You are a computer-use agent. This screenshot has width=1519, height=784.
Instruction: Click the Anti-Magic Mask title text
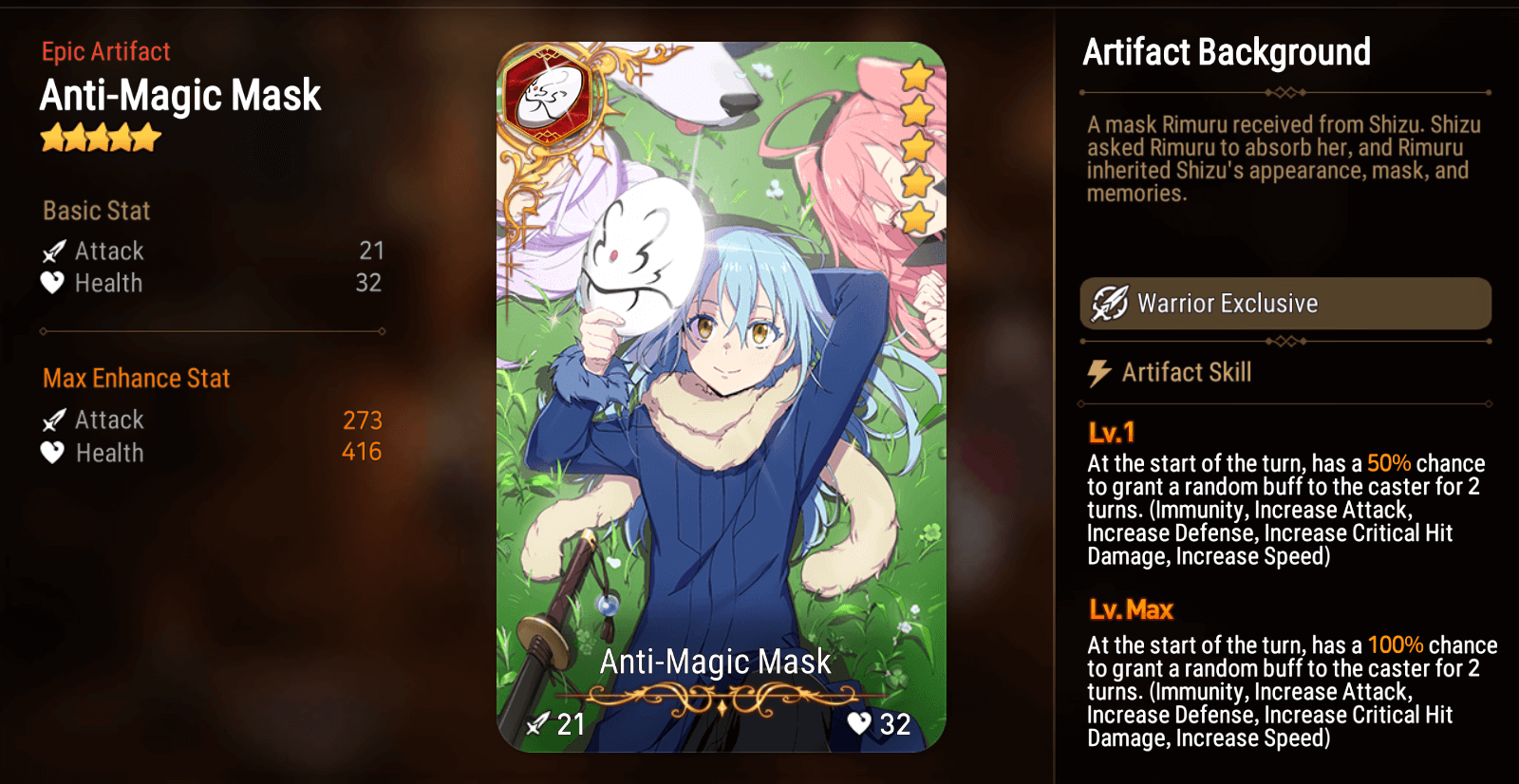point(180,95)
